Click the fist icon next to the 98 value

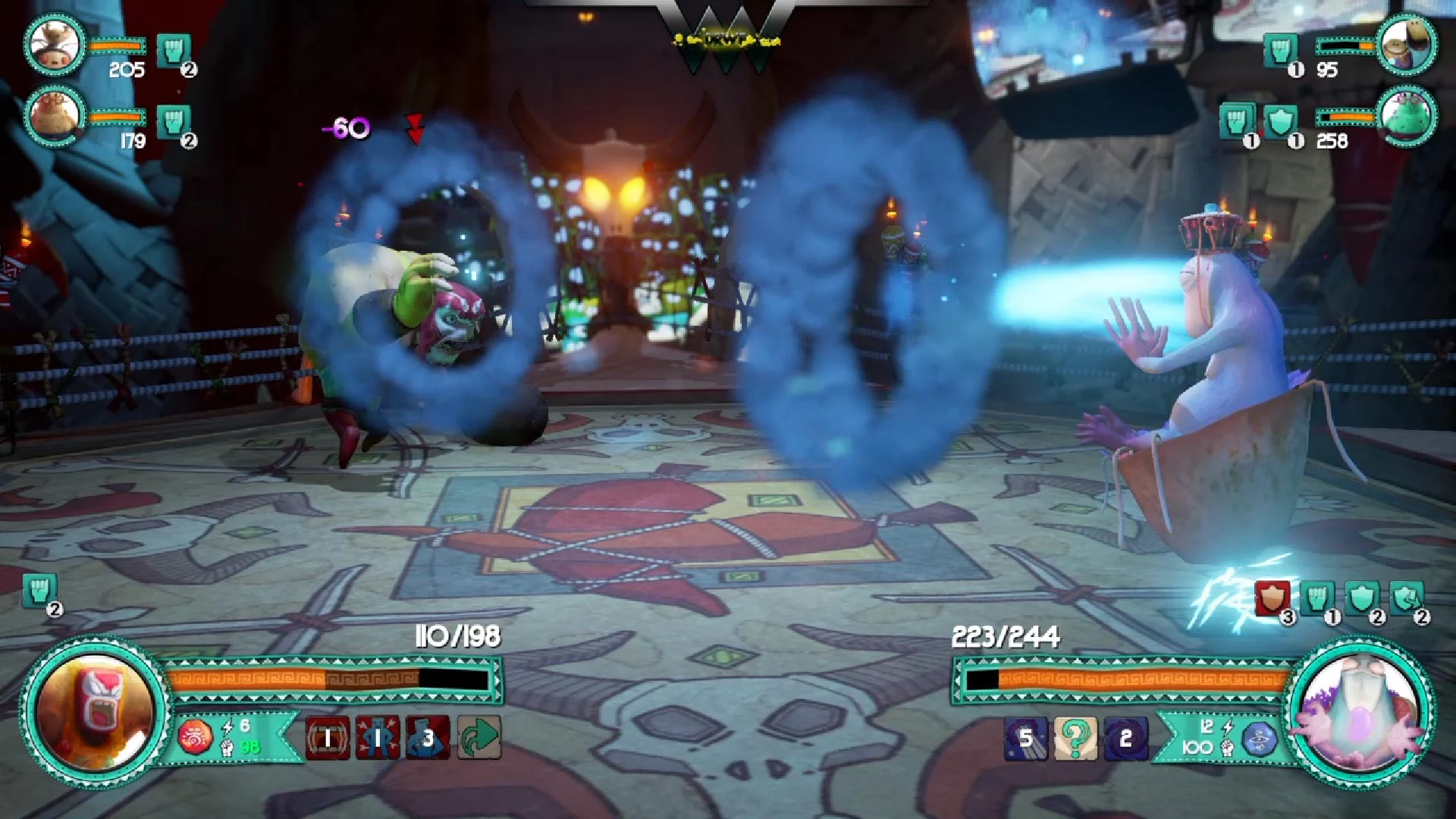pyautogui.click(x=227, y=746)
